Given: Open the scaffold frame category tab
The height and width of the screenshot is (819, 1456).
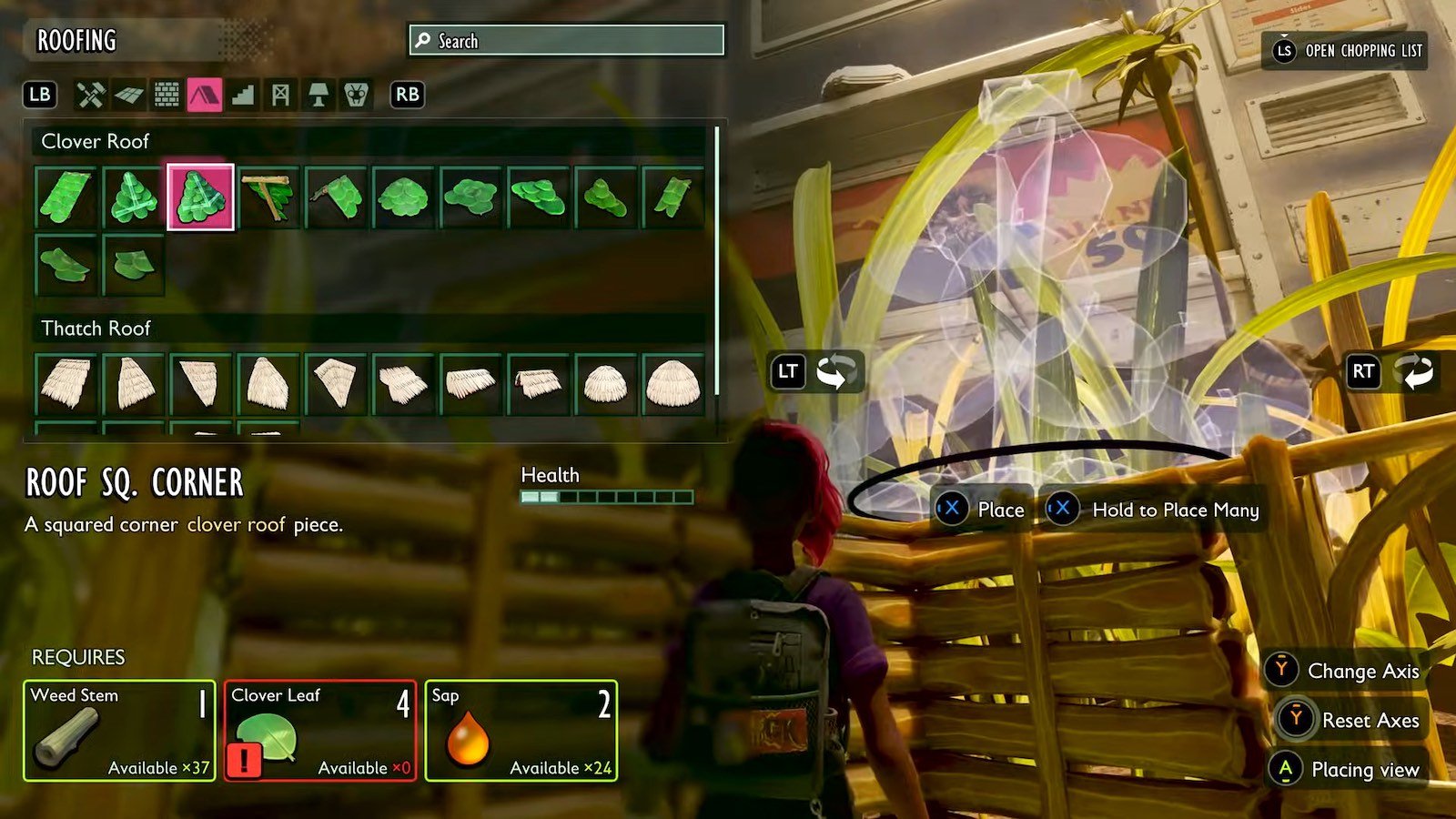Looking at the screenshot, I should 280,95.
